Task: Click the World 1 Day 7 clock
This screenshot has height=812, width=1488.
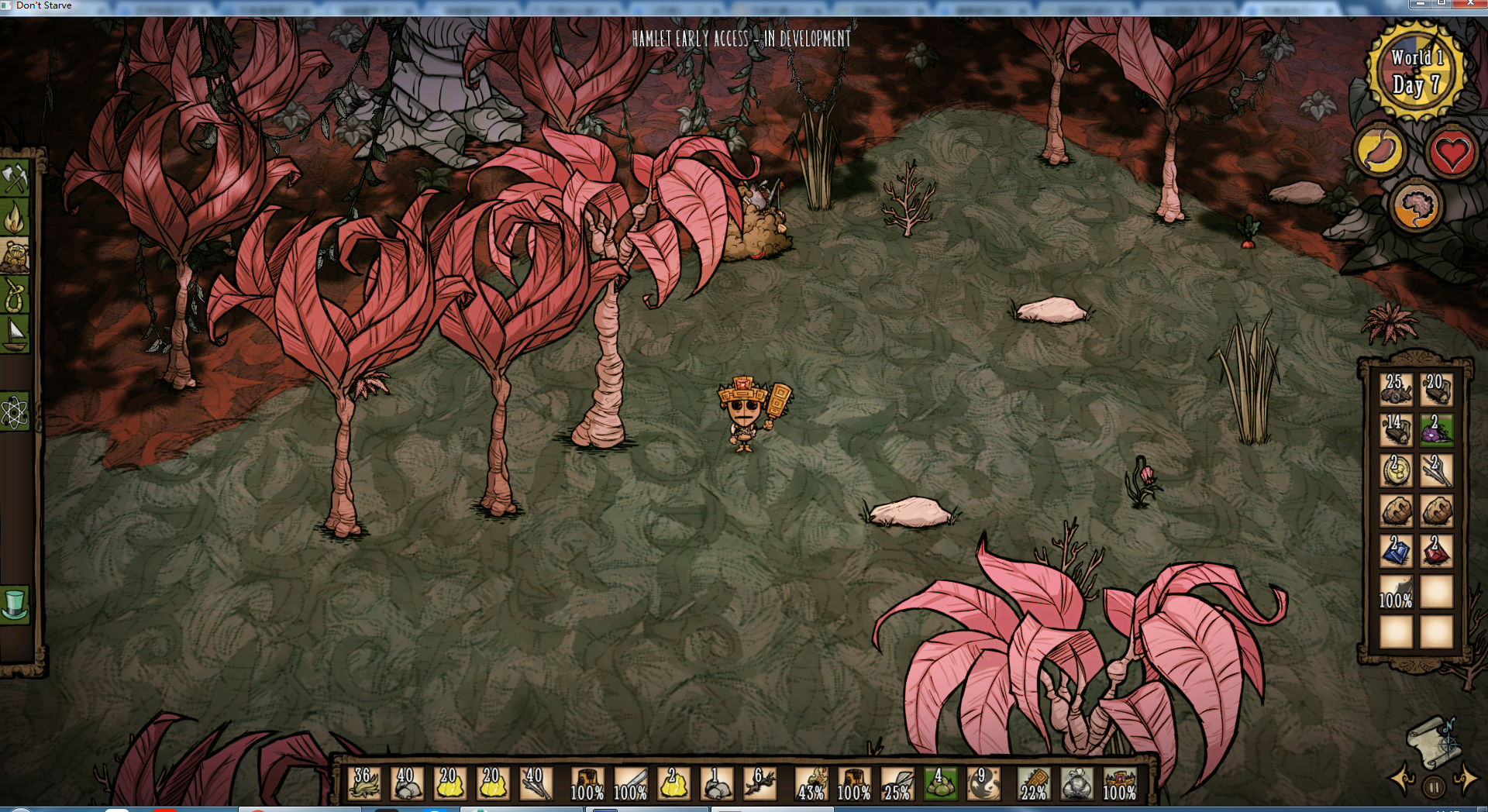Action: [1416, 71]
